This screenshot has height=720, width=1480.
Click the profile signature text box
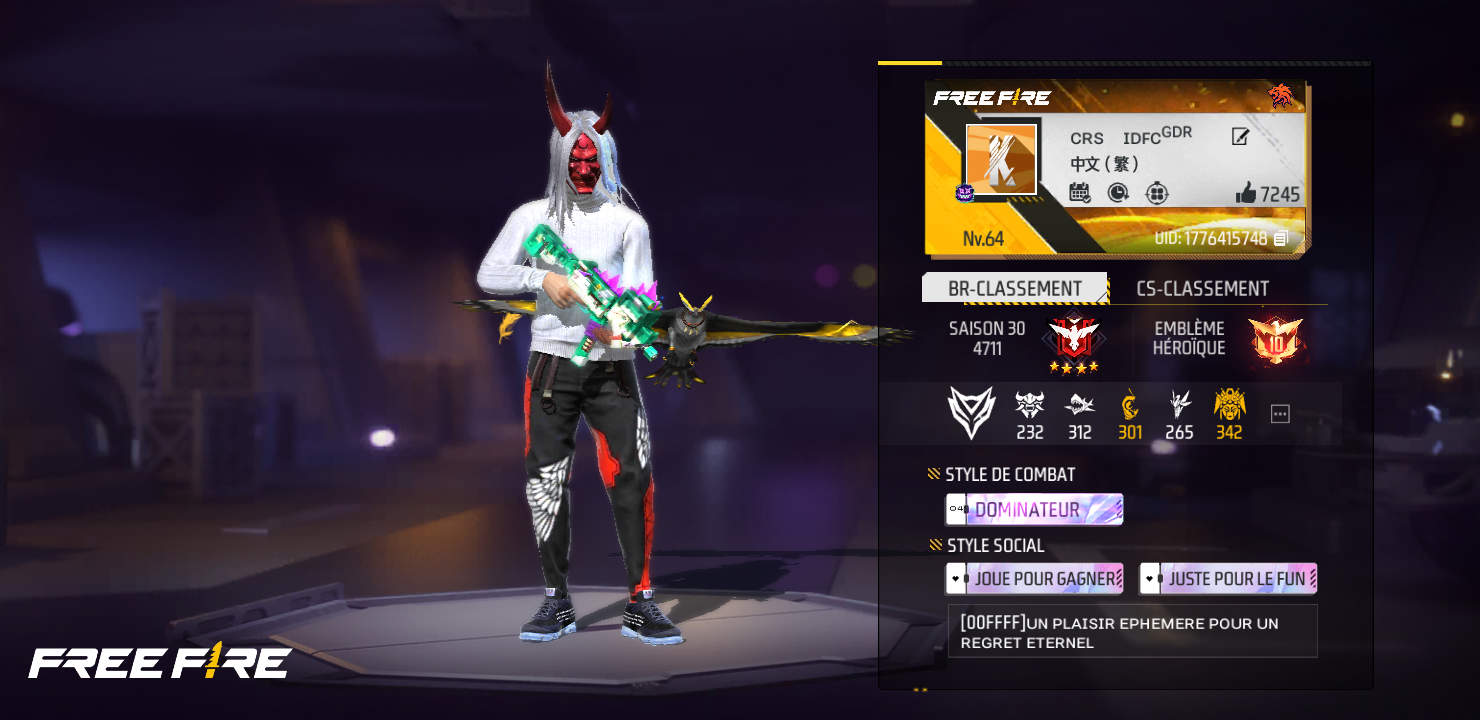coord(1132,631)
